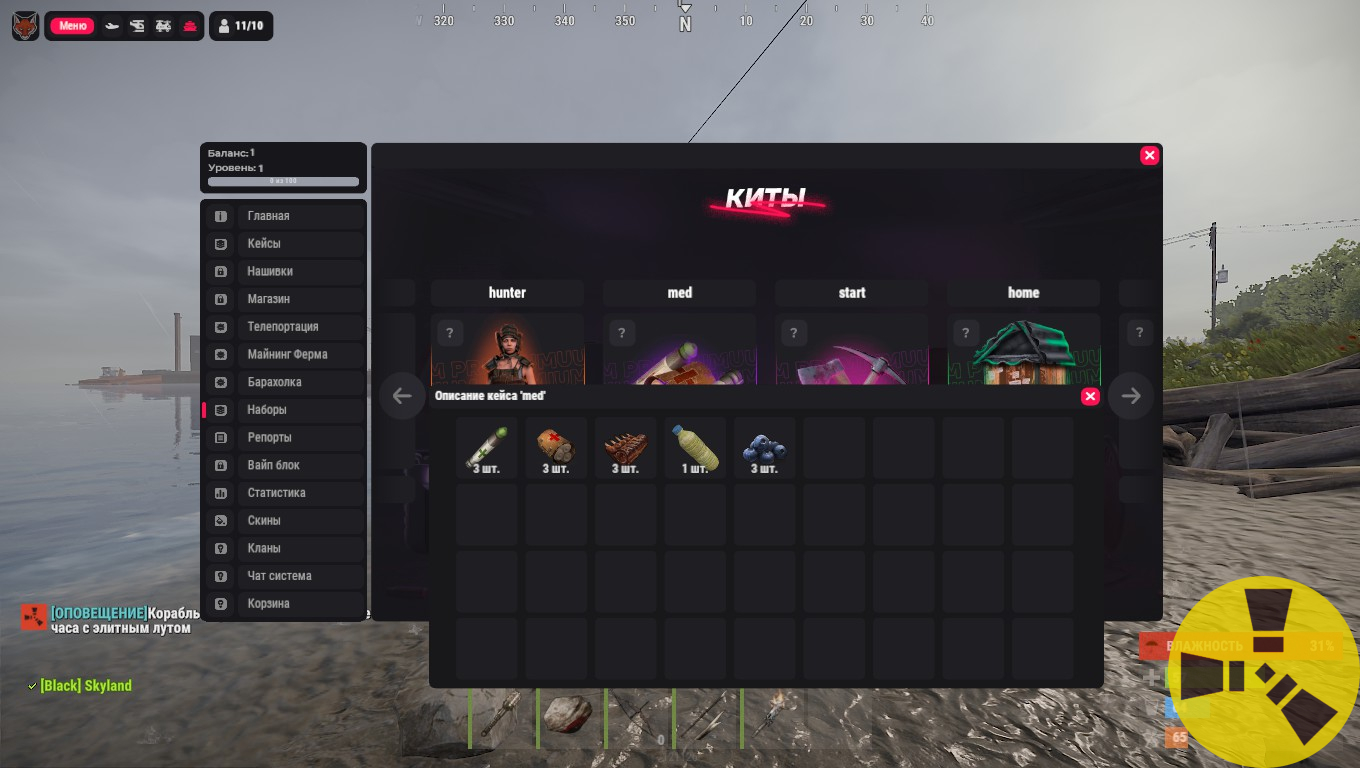Open the Скины menu entry
This screenshot has height=768, width=1360.
tap(284, 521)
